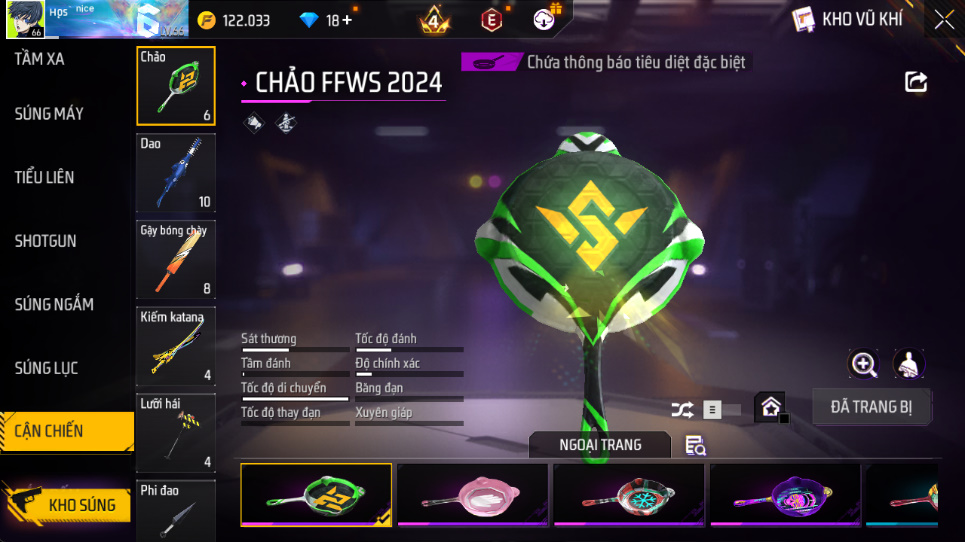Toggle the random skin shuffle icon

pyautogui.click(x=682, y=409)
